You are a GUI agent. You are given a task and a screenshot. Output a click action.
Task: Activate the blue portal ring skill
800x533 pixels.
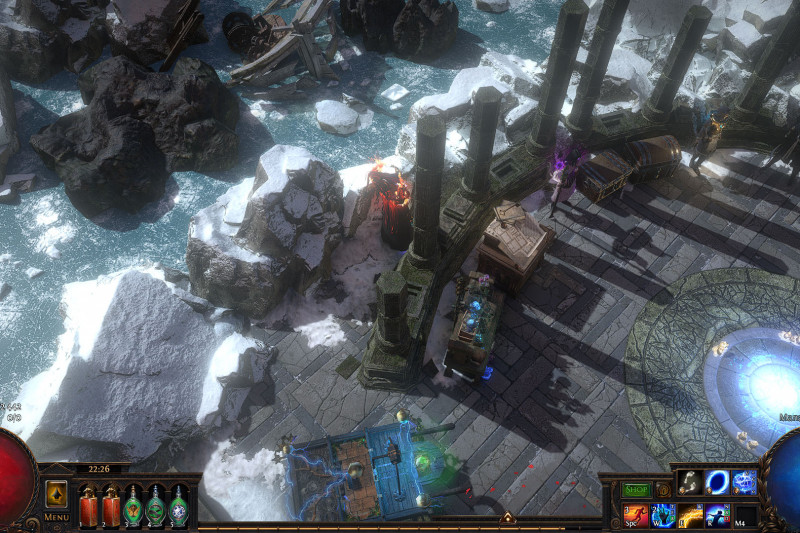coord(717,483)
